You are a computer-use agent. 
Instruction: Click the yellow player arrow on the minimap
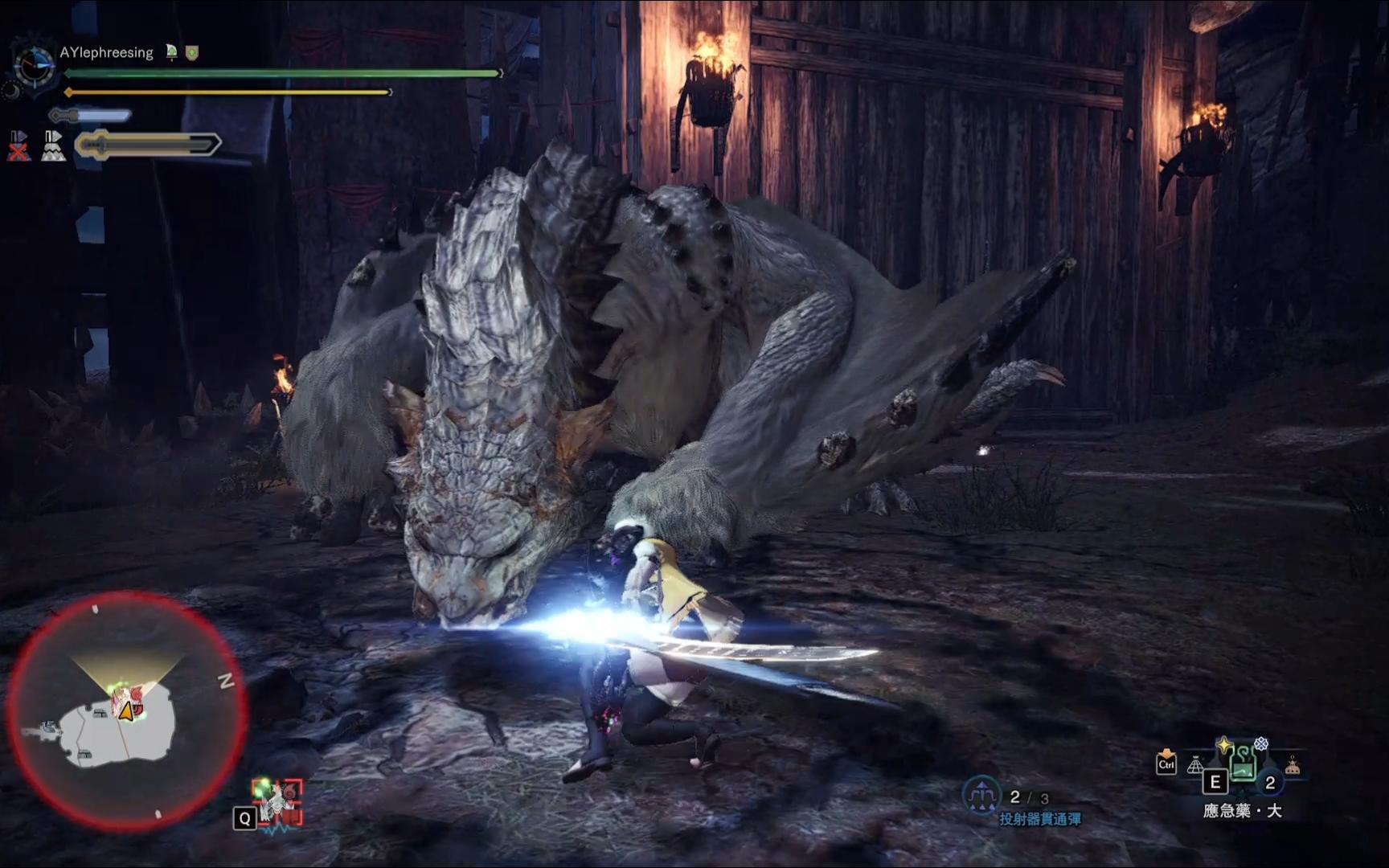[x=126, y=710]
